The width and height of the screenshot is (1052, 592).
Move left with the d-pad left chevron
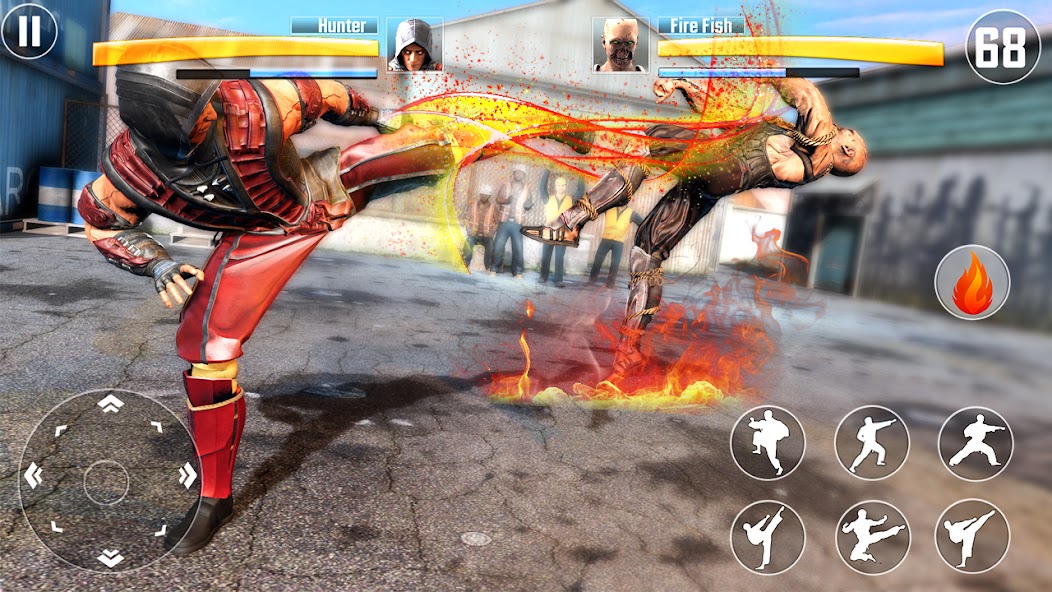click(x=33, y=477)
